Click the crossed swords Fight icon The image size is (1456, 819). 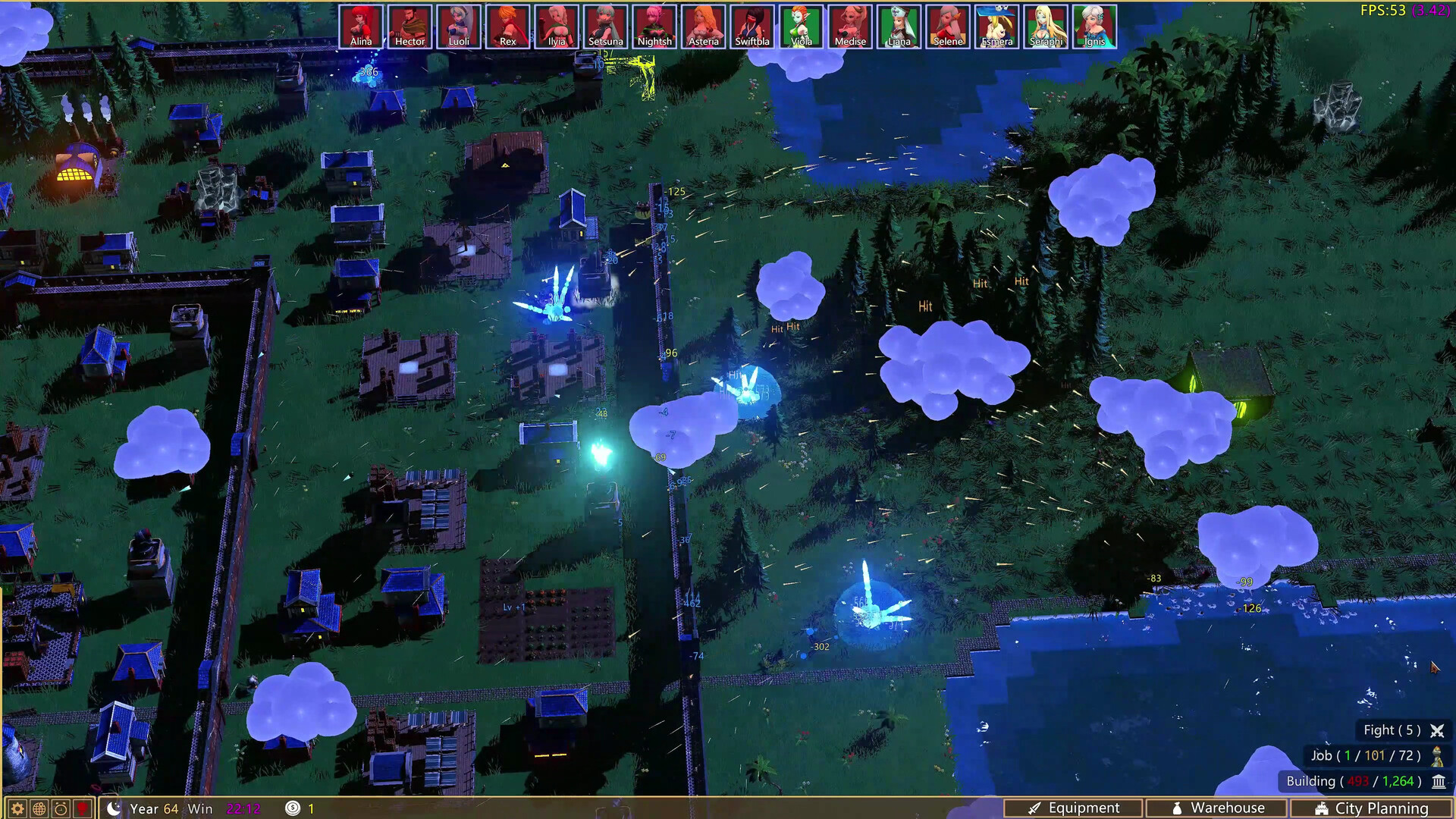pyautogui.click(x=1438, y=730)
